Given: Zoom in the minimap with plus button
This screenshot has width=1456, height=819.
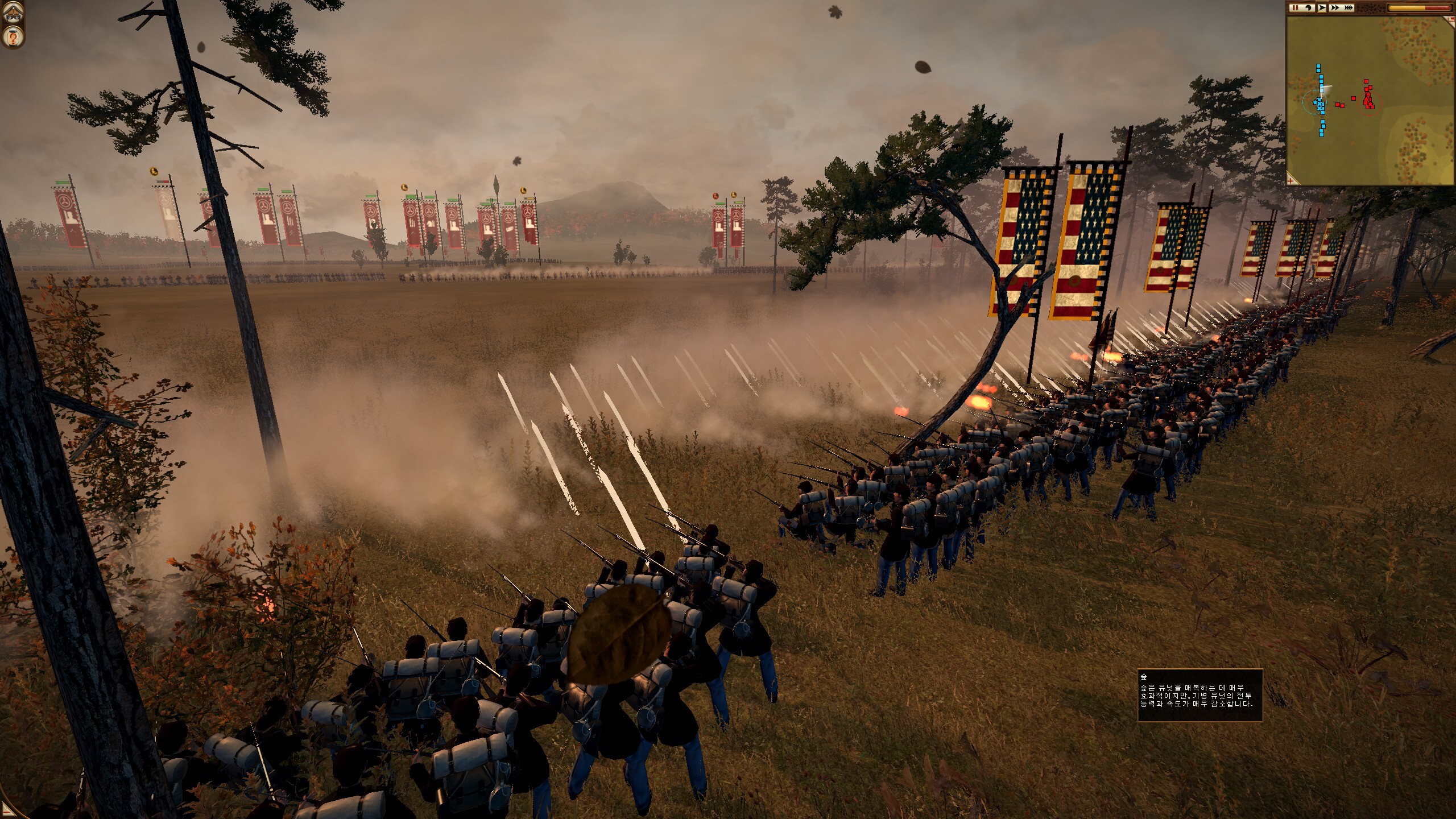Looking at the screenshot, I should [x=1292, y=180].
